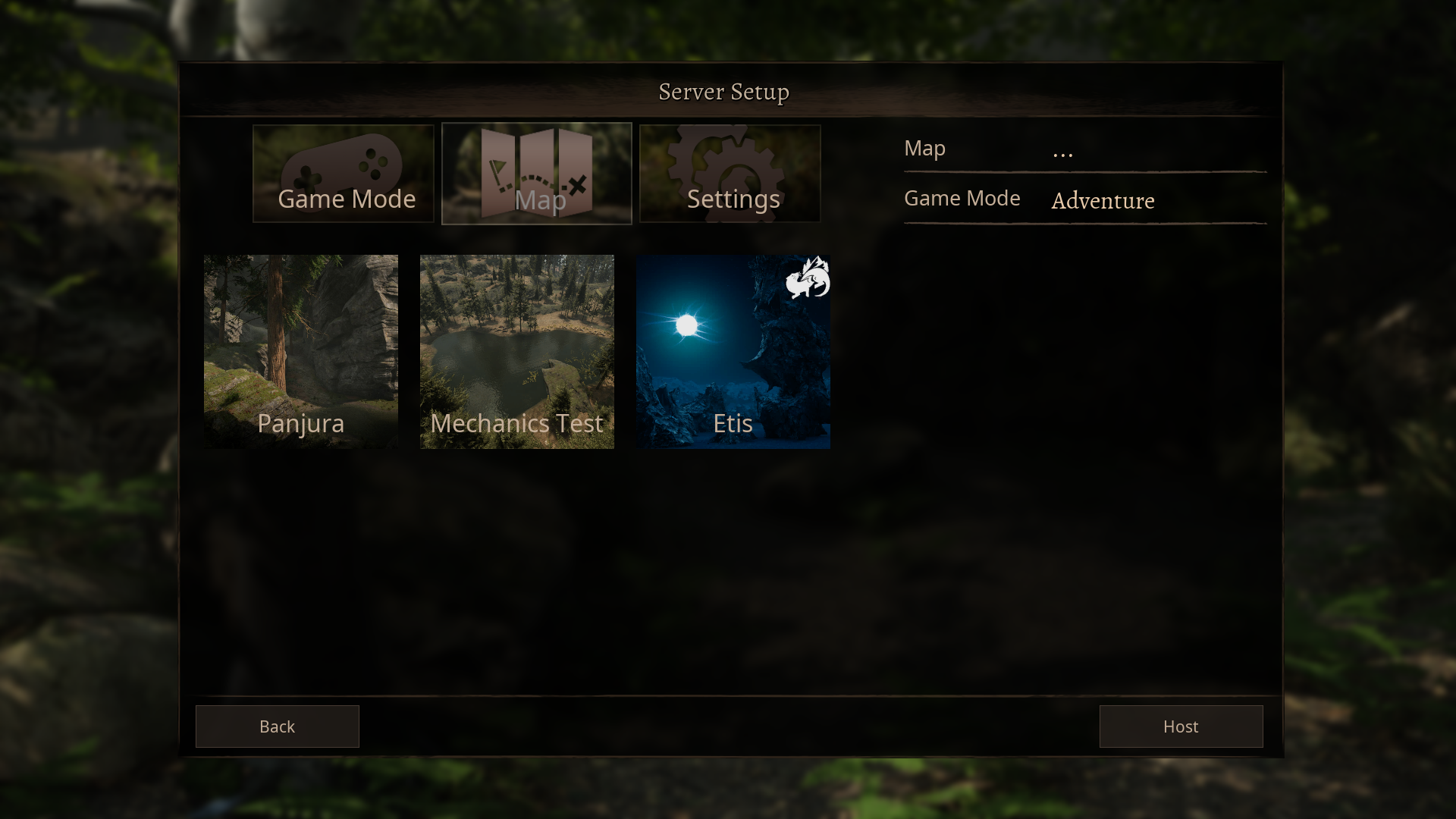Select the gamepad Game Mode icon

(342, 163)
